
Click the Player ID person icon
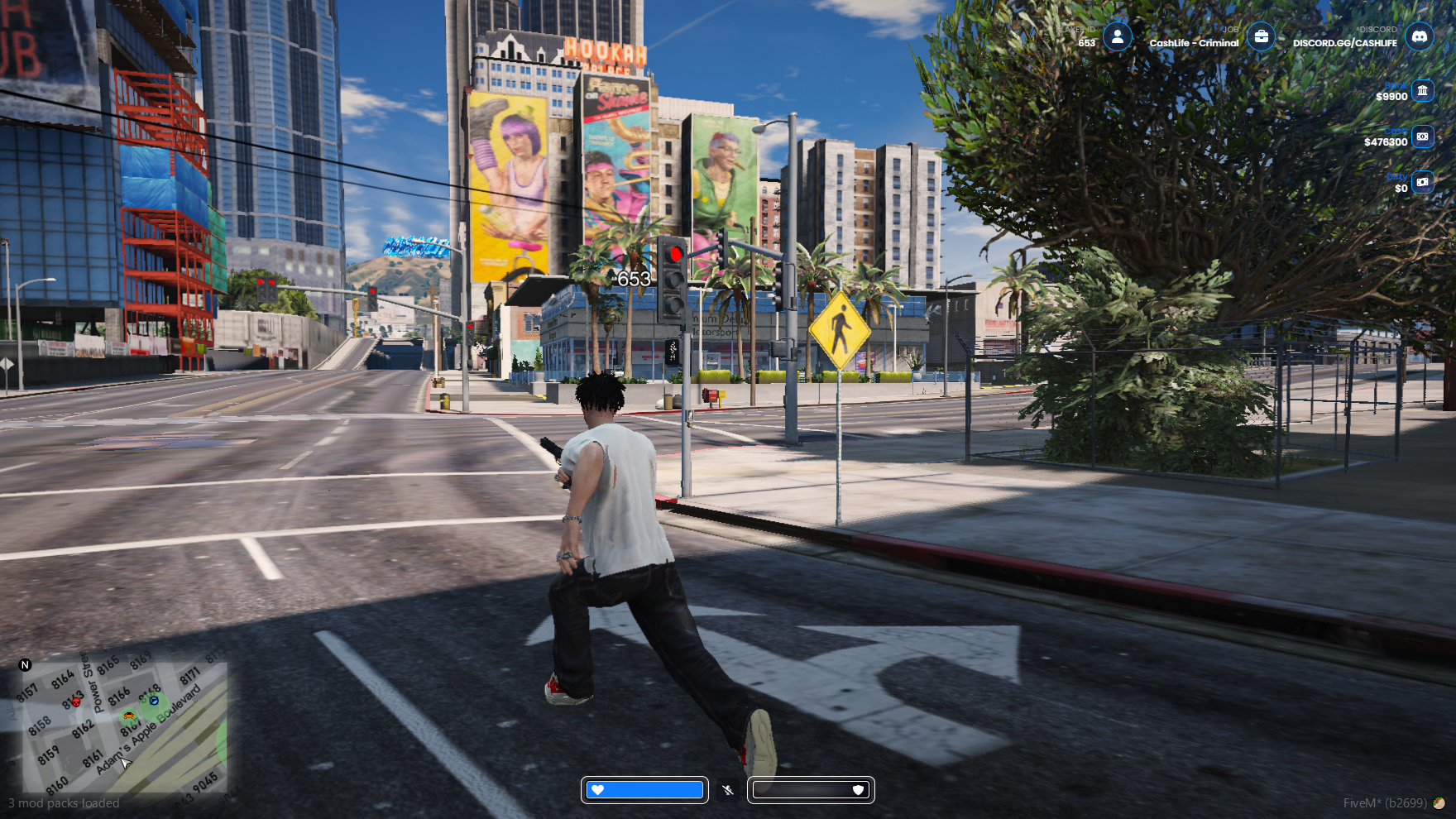pos(1118,36)
